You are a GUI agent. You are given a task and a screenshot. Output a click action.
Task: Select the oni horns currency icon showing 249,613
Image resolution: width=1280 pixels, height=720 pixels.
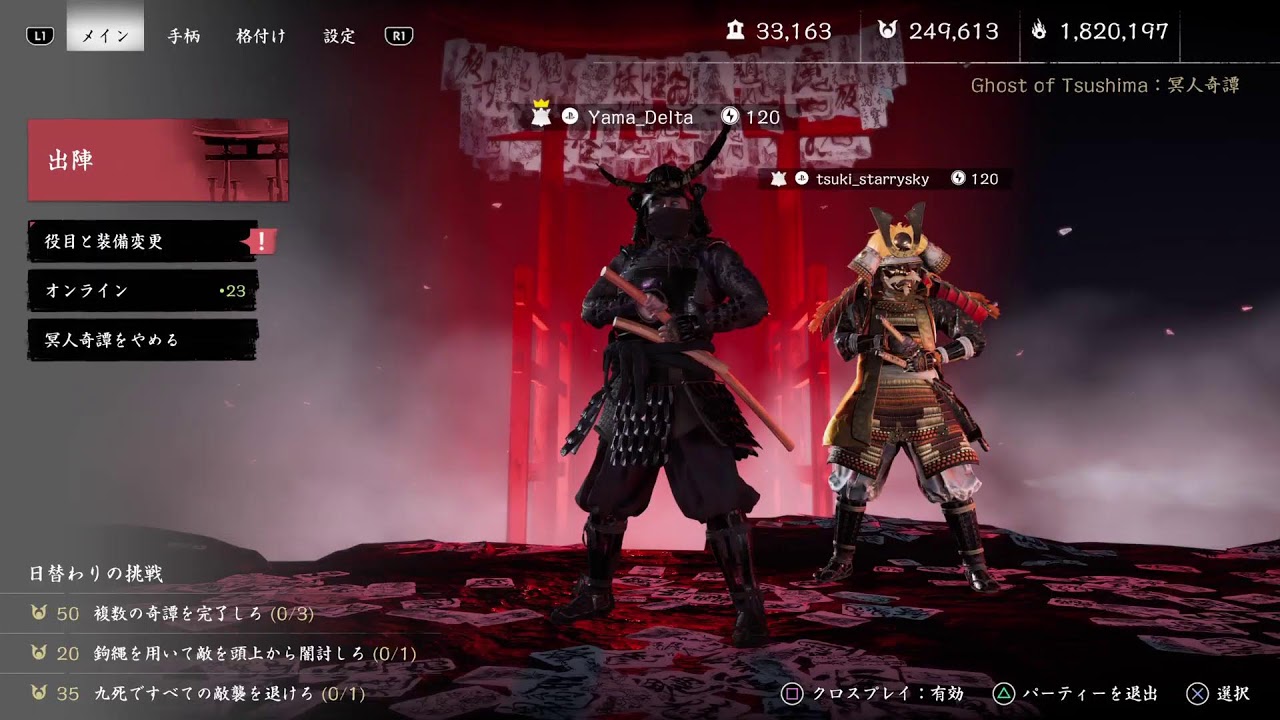[888, 31]
